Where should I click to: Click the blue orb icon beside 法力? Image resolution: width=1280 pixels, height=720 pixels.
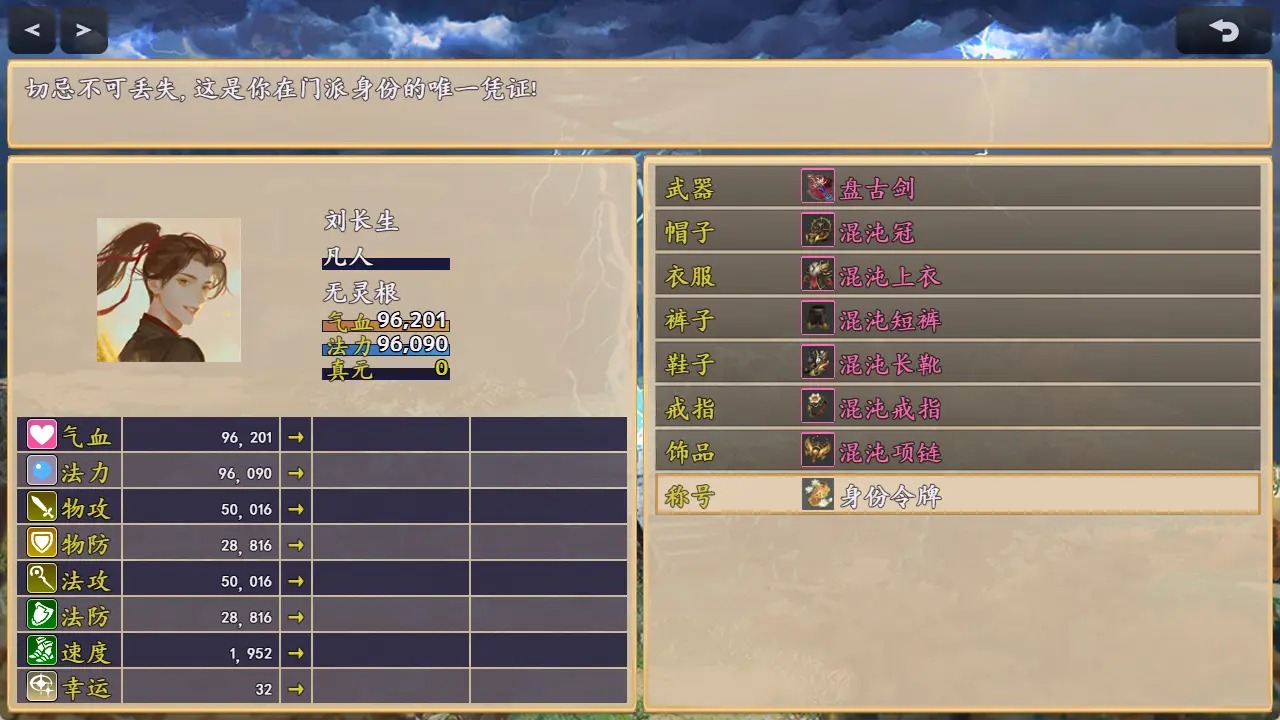point(40,470)
